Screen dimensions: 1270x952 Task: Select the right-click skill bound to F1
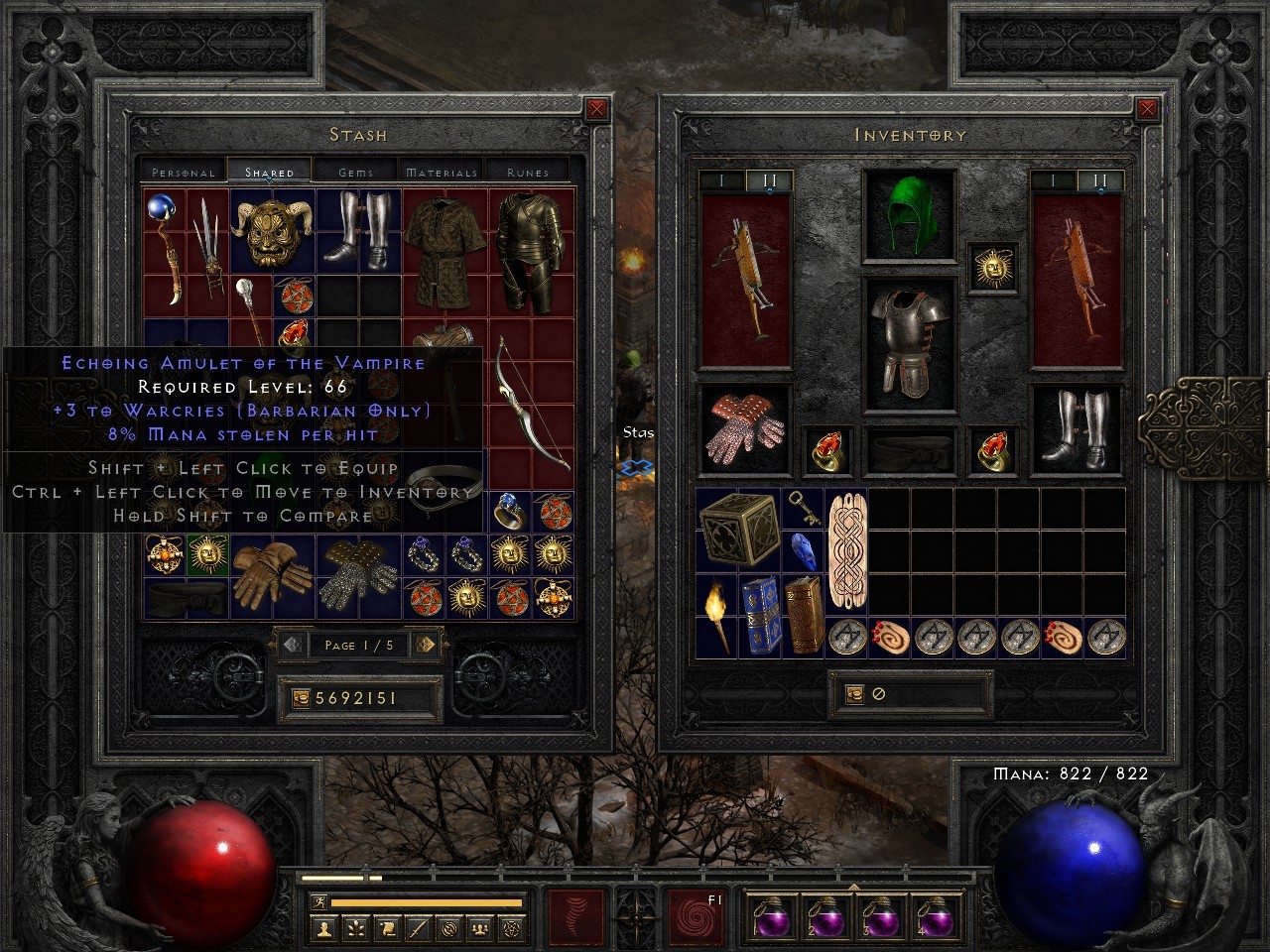pyautogui.click(x=697, y=915)
